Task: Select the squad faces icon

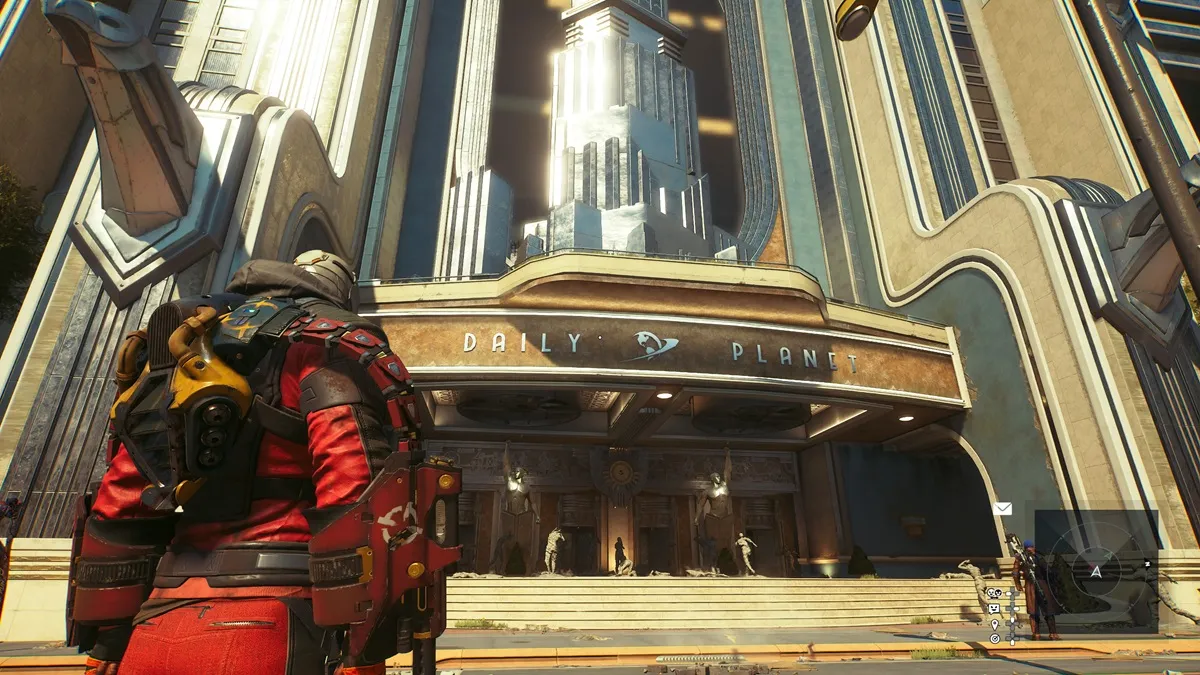Action: pyautogui.click(x=994, y=593)
